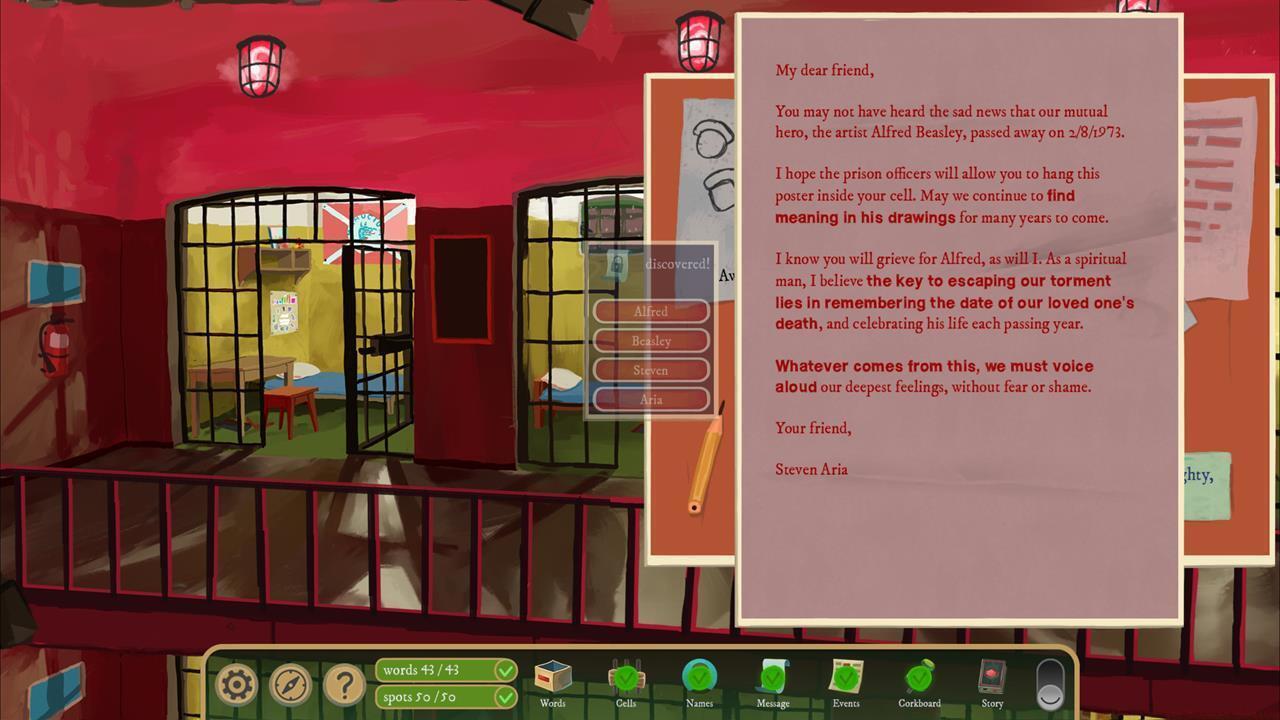The height and width of the screenshot is (720, 1280).
Task: Open the settings gear icon
Action: (x=237, y=684)
